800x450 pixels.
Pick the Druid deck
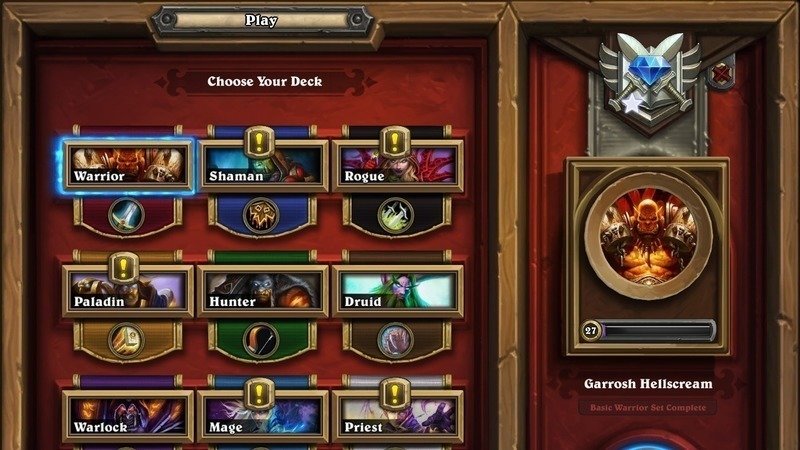[397, 291]
